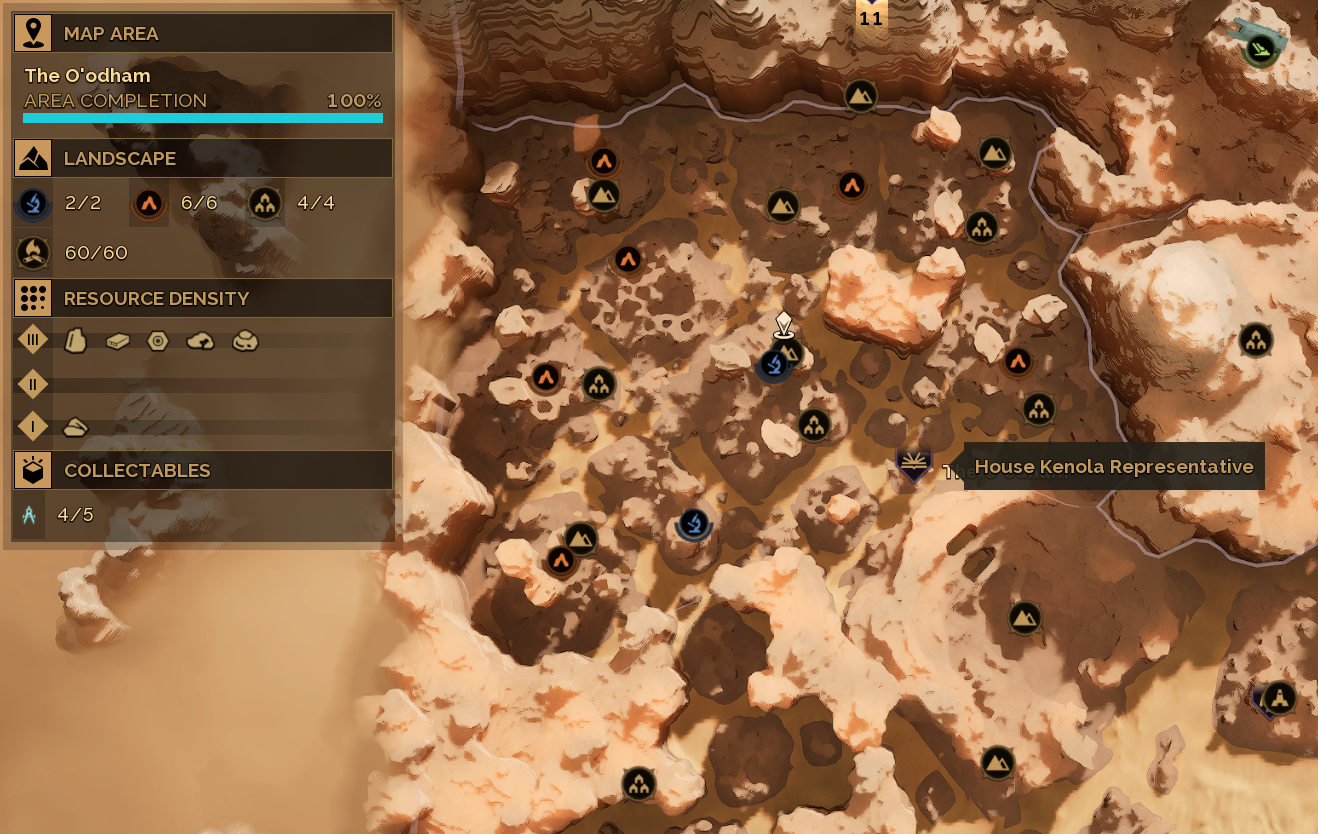
Task: Click the tier III resource density diamond
Action: (x=33, y=340)
